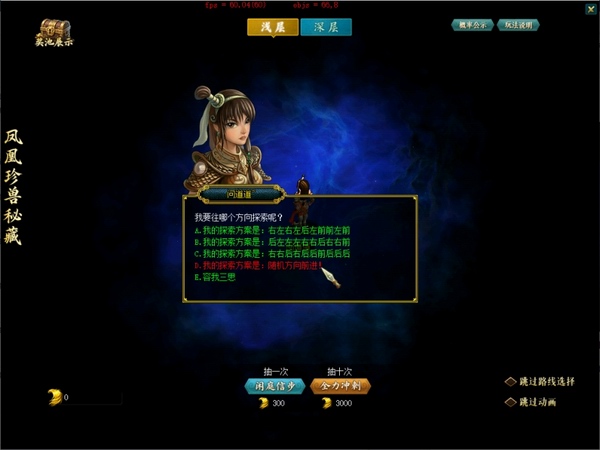The height and width of the screenshot is (450, 600).
Task: Close the treasure window with the X
Action: [586, 8]
